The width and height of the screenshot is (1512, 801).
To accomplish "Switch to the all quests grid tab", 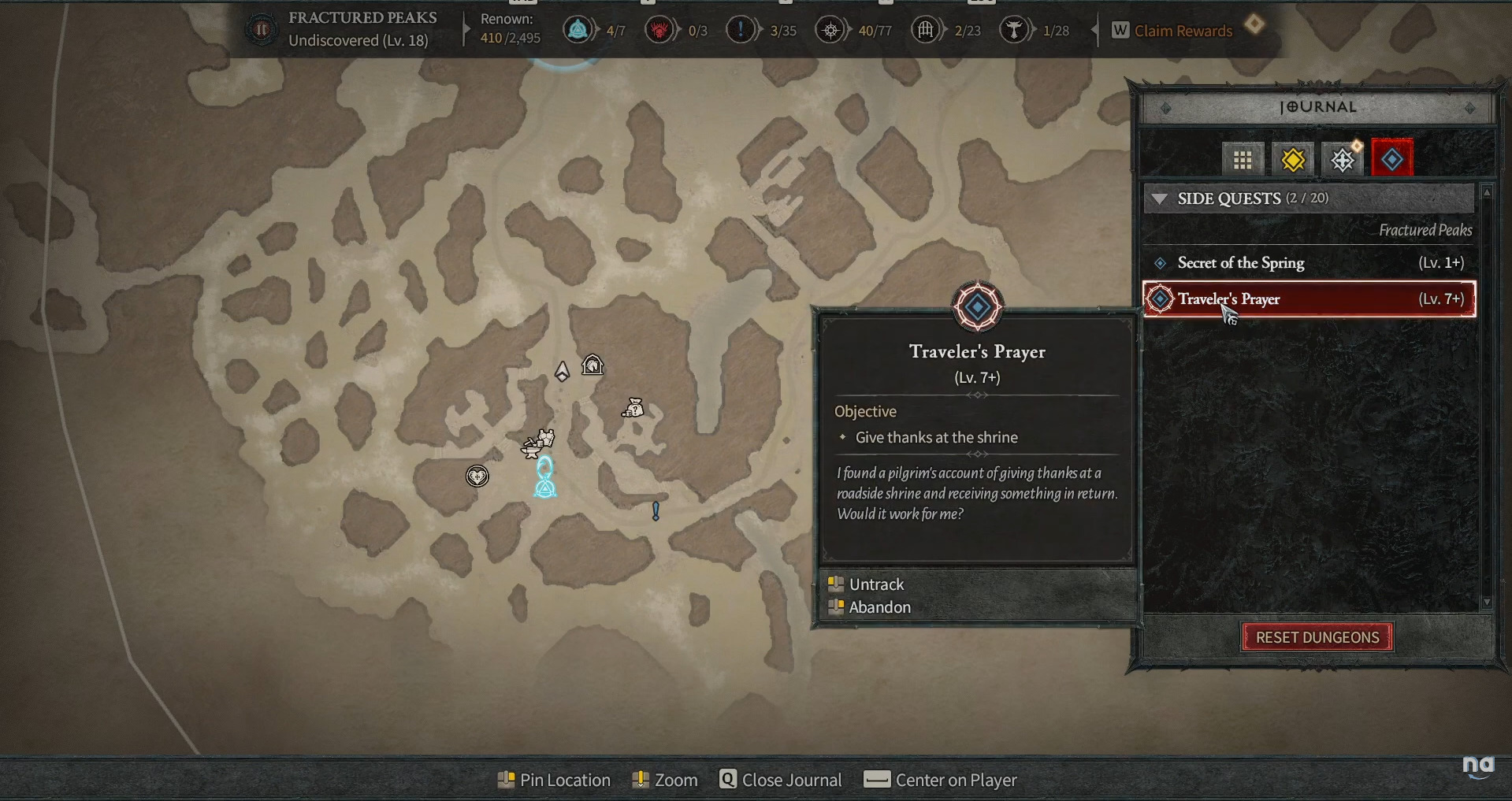I will pos(1243,160).
